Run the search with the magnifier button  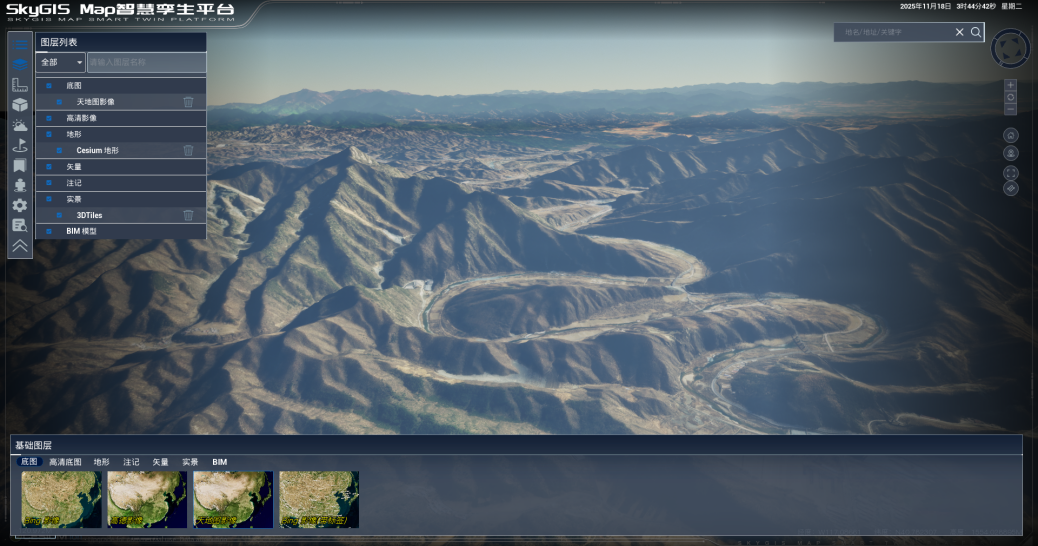(x=976, y=32)
